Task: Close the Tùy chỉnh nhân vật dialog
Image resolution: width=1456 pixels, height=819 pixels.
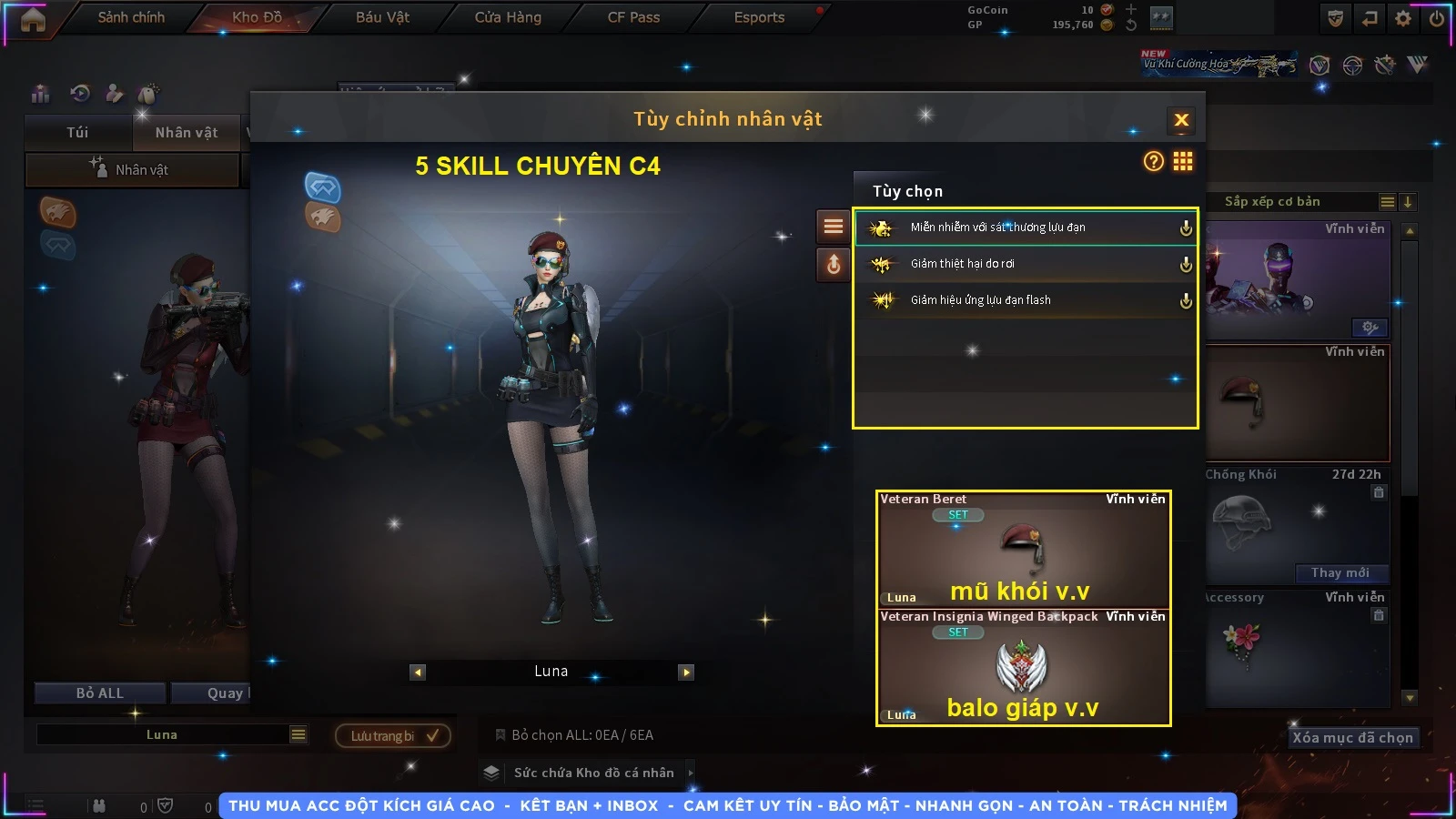Action: tap(1181, 120)
